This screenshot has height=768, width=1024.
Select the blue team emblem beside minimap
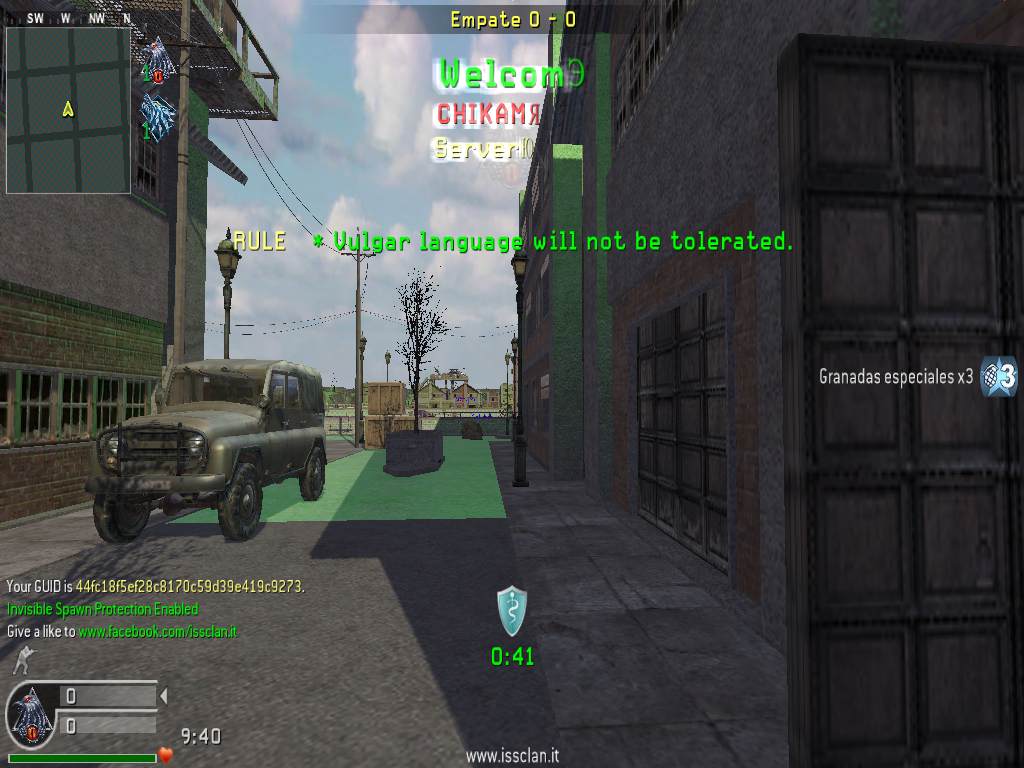[157, 113]
